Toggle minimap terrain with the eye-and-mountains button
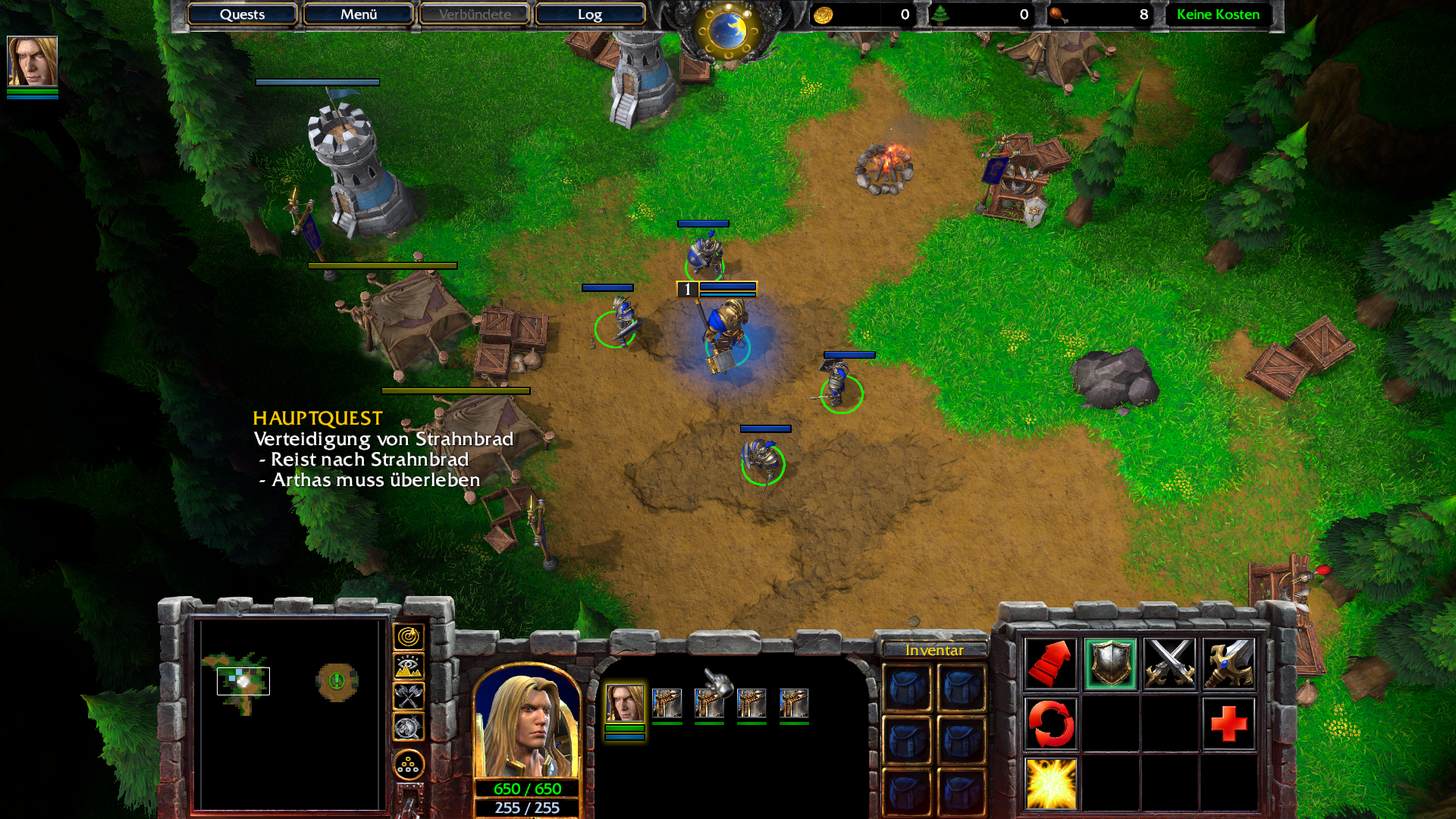Viewport: 1456px width, 819px height. click(408, 667)
